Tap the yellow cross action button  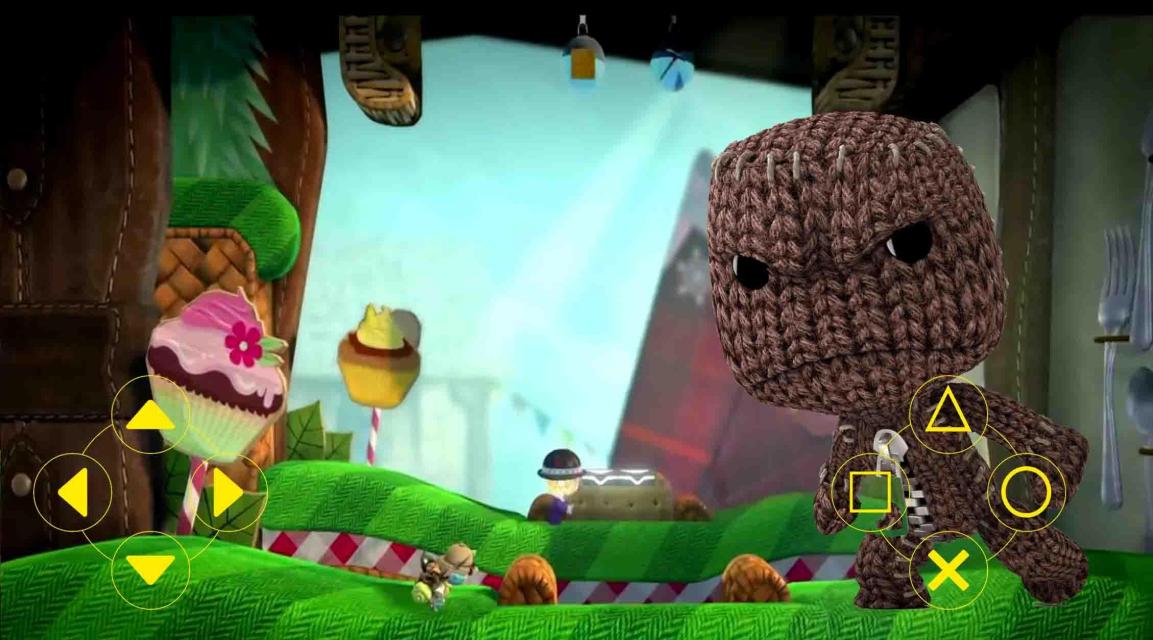click(948, 570)
